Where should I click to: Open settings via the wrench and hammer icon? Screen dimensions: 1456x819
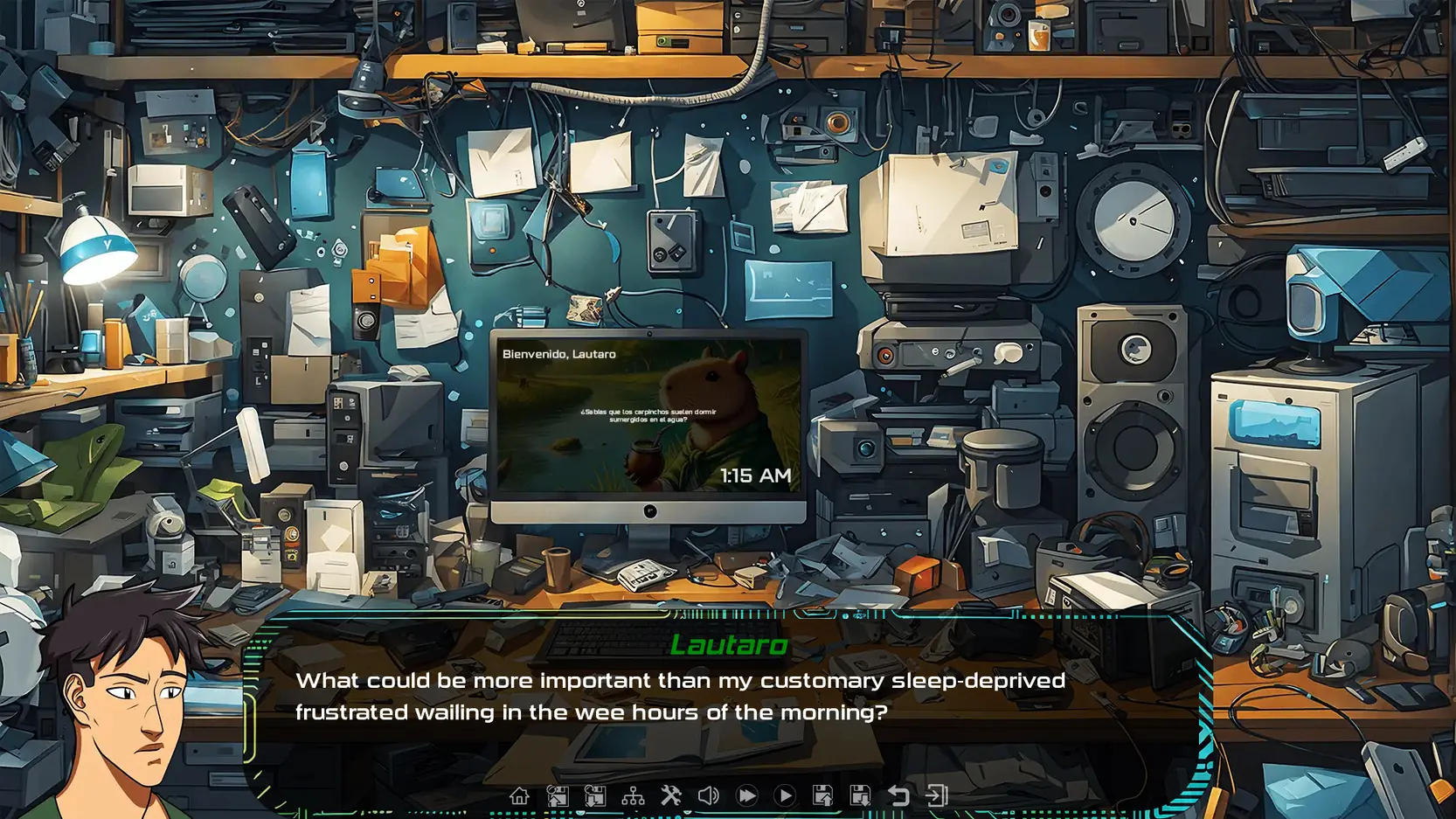click(x=670, y=795)
